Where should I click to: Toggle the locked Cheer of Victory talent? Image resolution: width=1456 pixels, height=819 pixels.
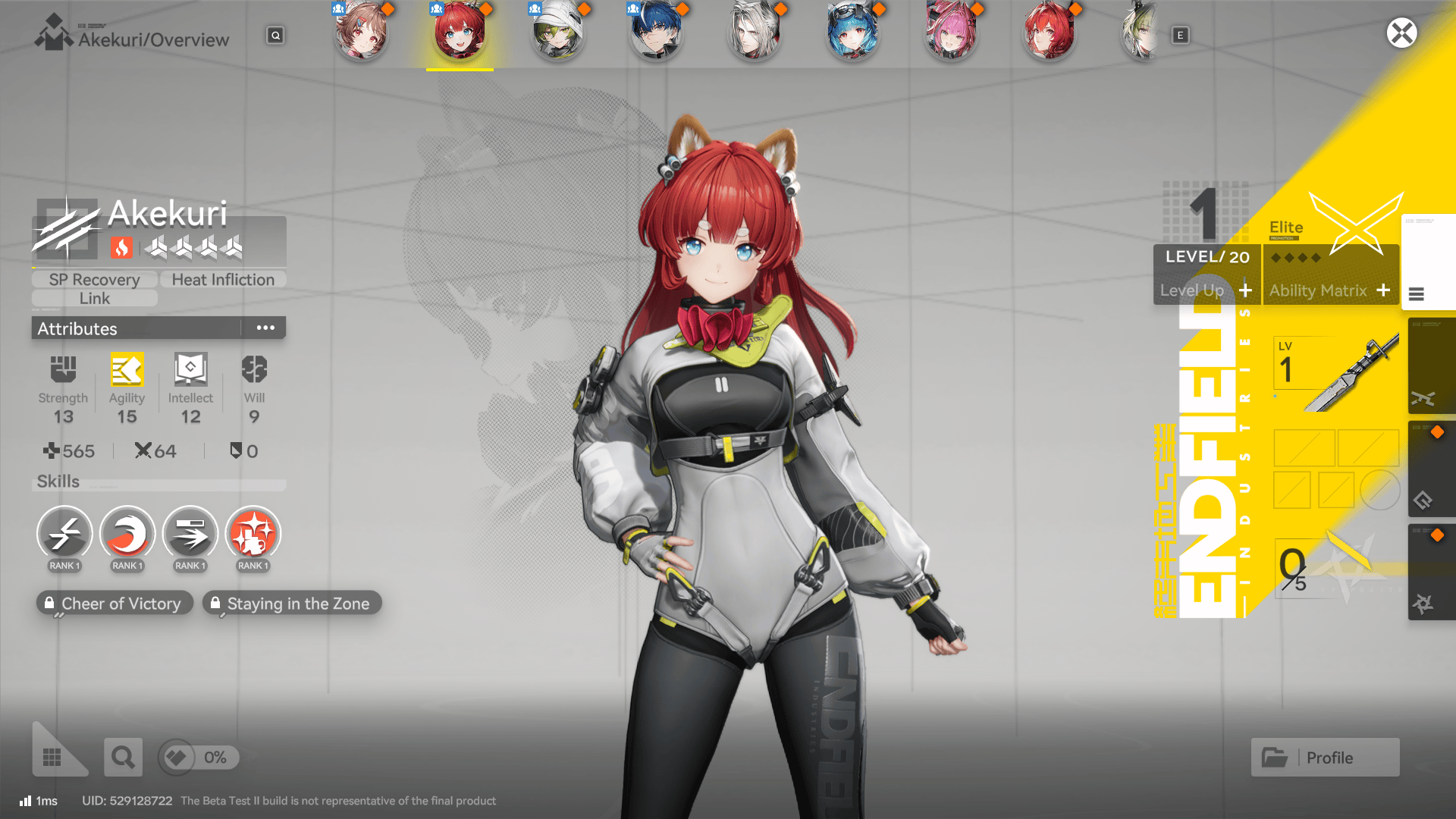point(115,603)
